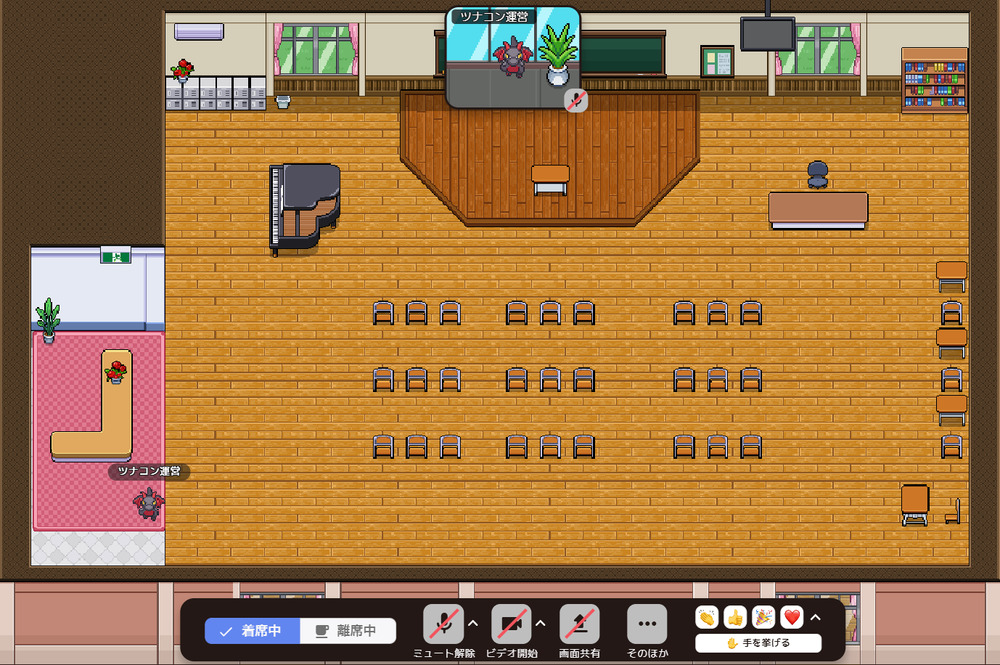Click the muted mic badge on video tile
Screen dimensions: 1000x665
click(x=575, y=99)
